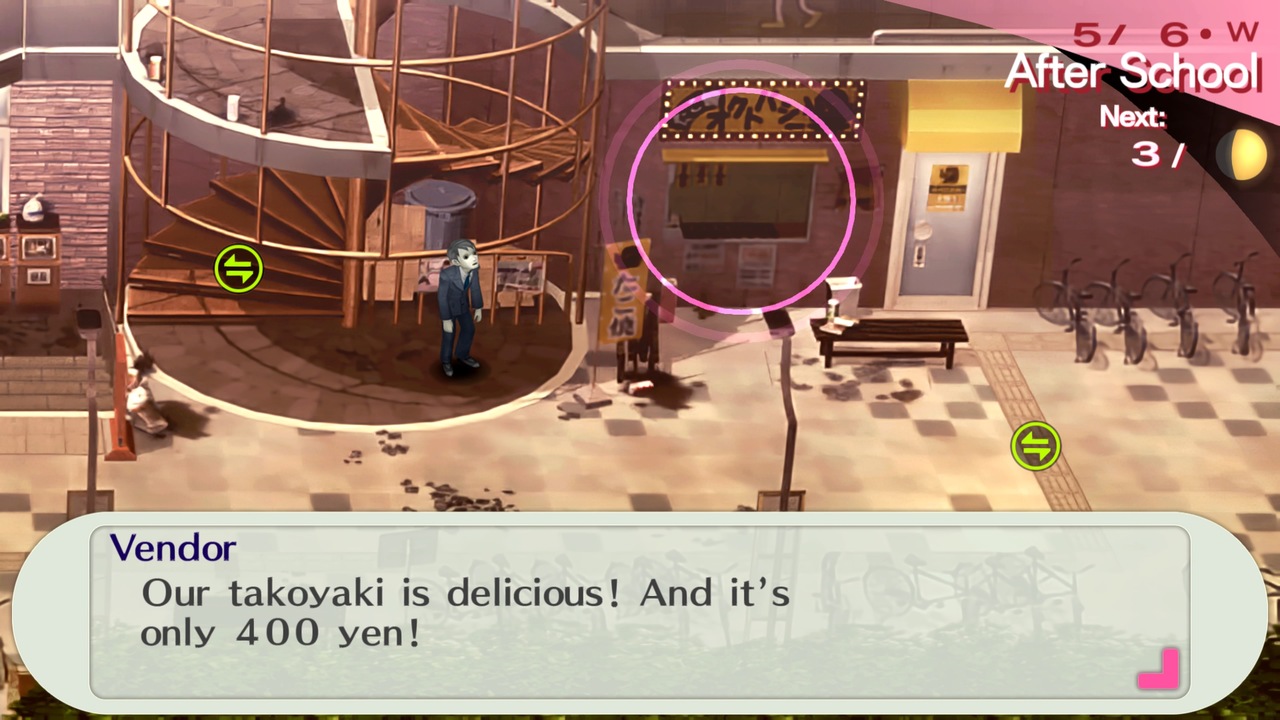Click the Vendor name label
Screen dimensions: 1280x720
tap(173, 548)
